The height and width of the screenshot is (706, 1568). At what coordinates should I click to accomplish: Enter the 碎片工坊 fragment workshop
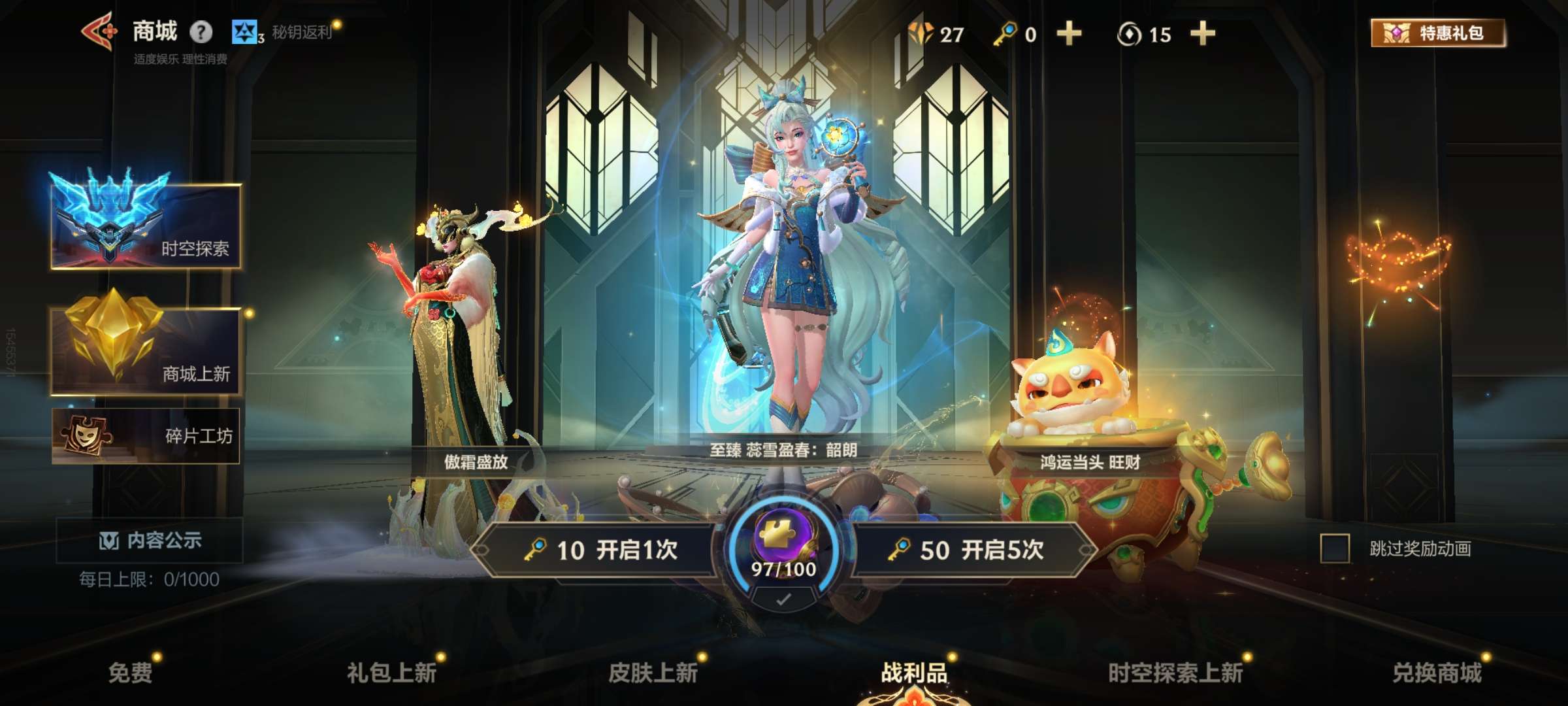147,437
